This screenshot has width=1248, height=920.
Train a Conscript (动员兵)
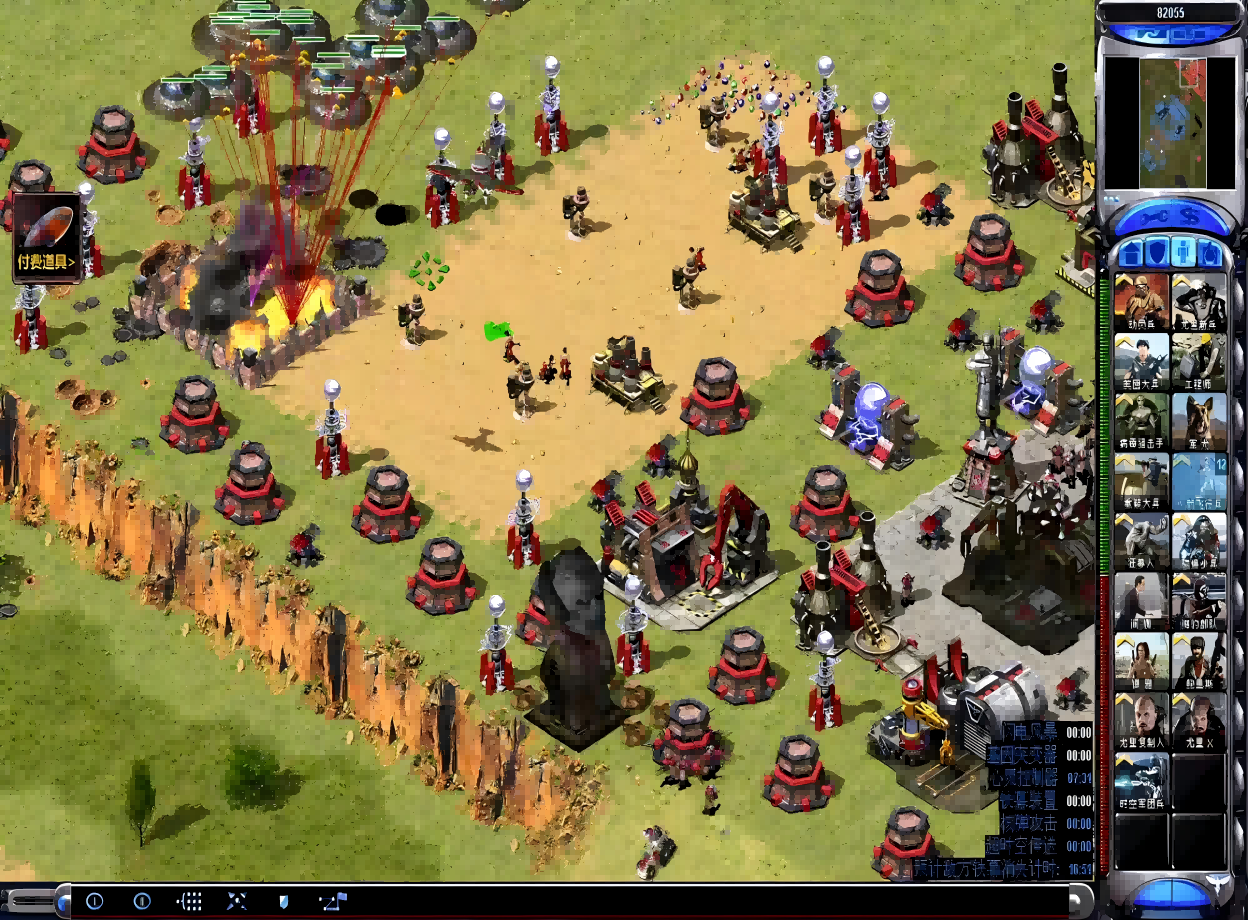[1141, 302]
